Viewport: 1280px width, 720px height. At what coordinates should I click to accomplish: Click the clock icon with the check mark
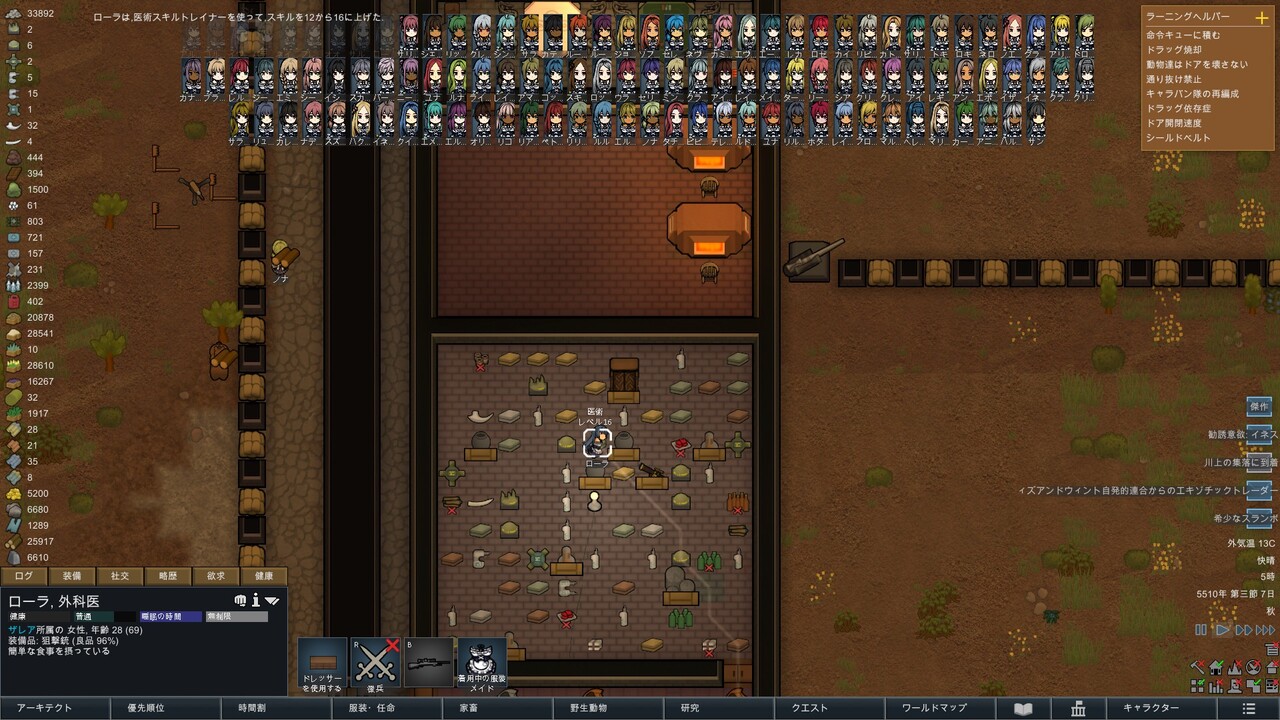coord(1253,667)
